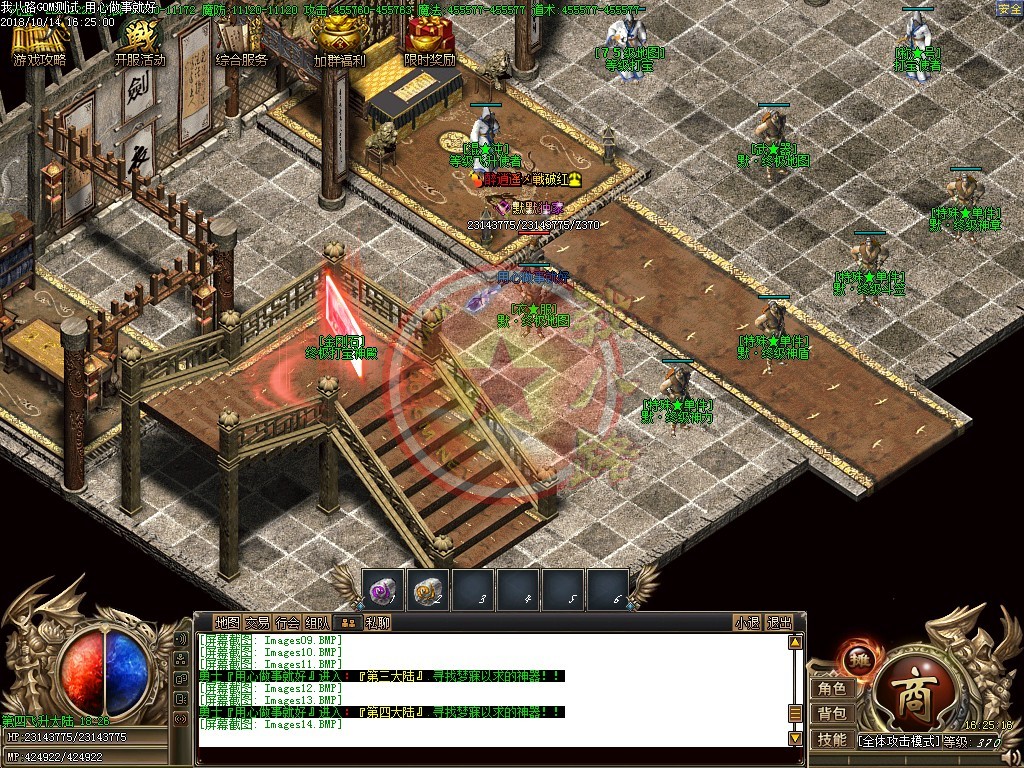Open the 技能 skills panel
Viewport: 1024px width, 768px height.
coord(832,740)
